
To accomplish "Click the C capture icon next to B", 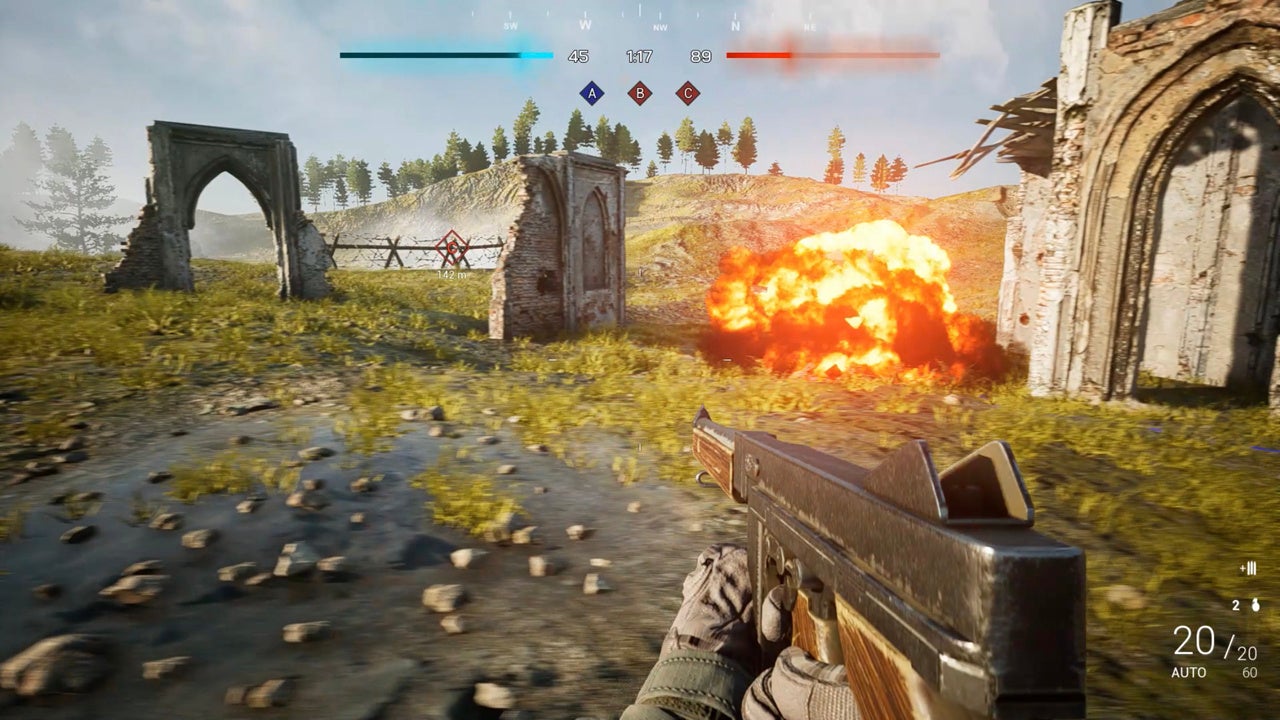I will (687, 94).
